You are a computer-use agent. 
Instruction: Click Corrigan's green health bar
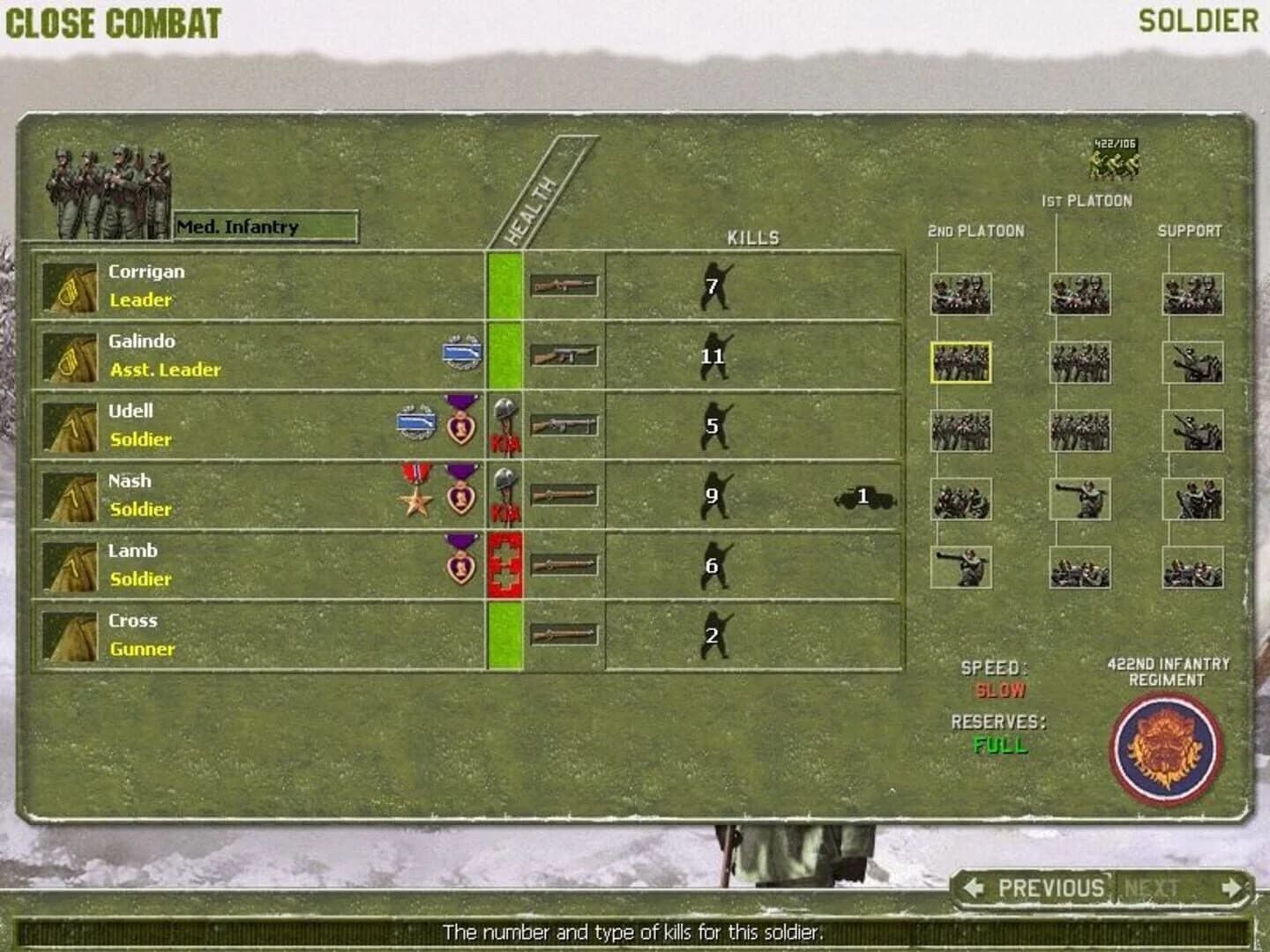[504, 284]
